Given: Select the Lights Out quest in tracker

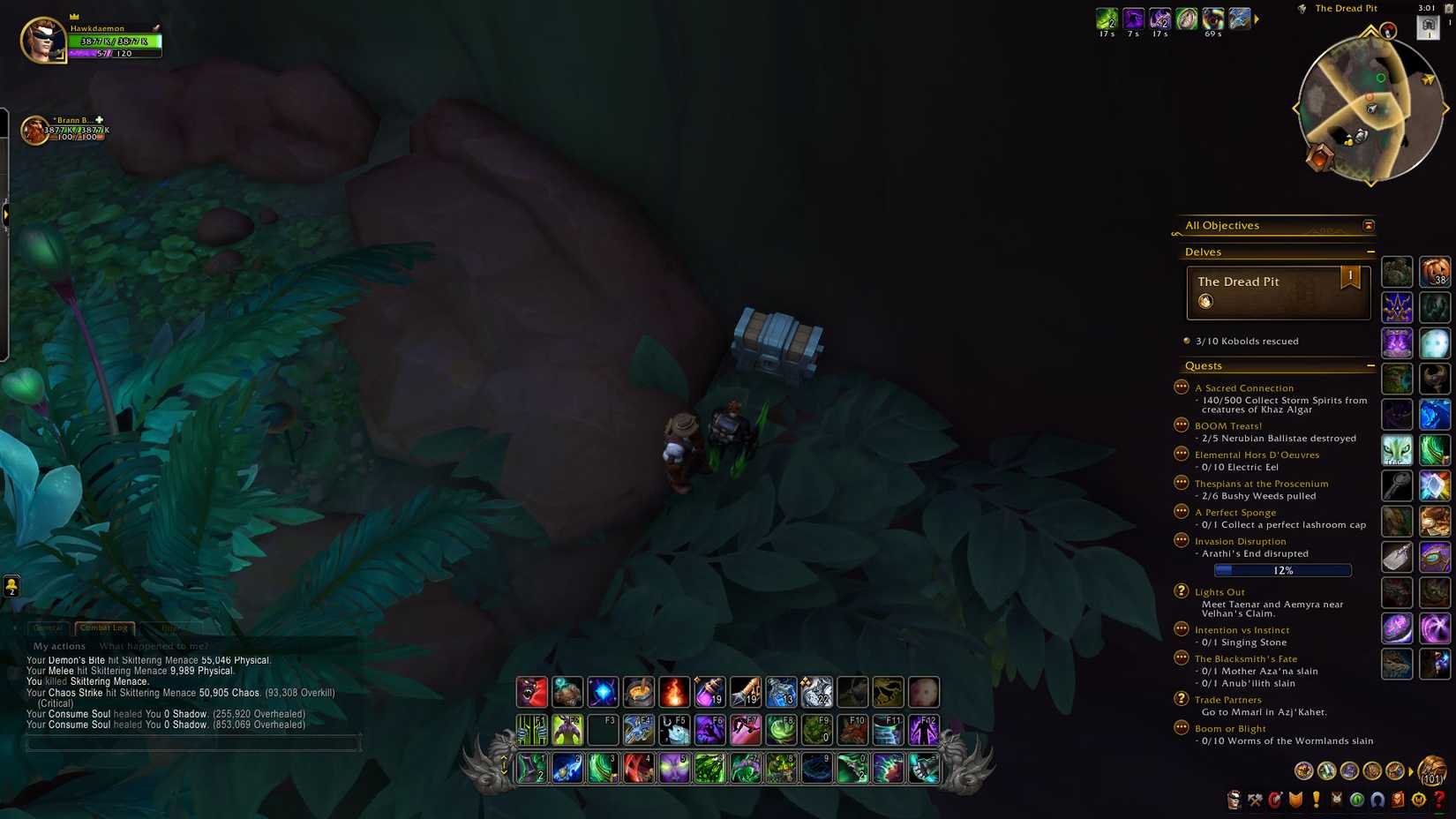Looking at the screenshot, I should [1220, 592].
